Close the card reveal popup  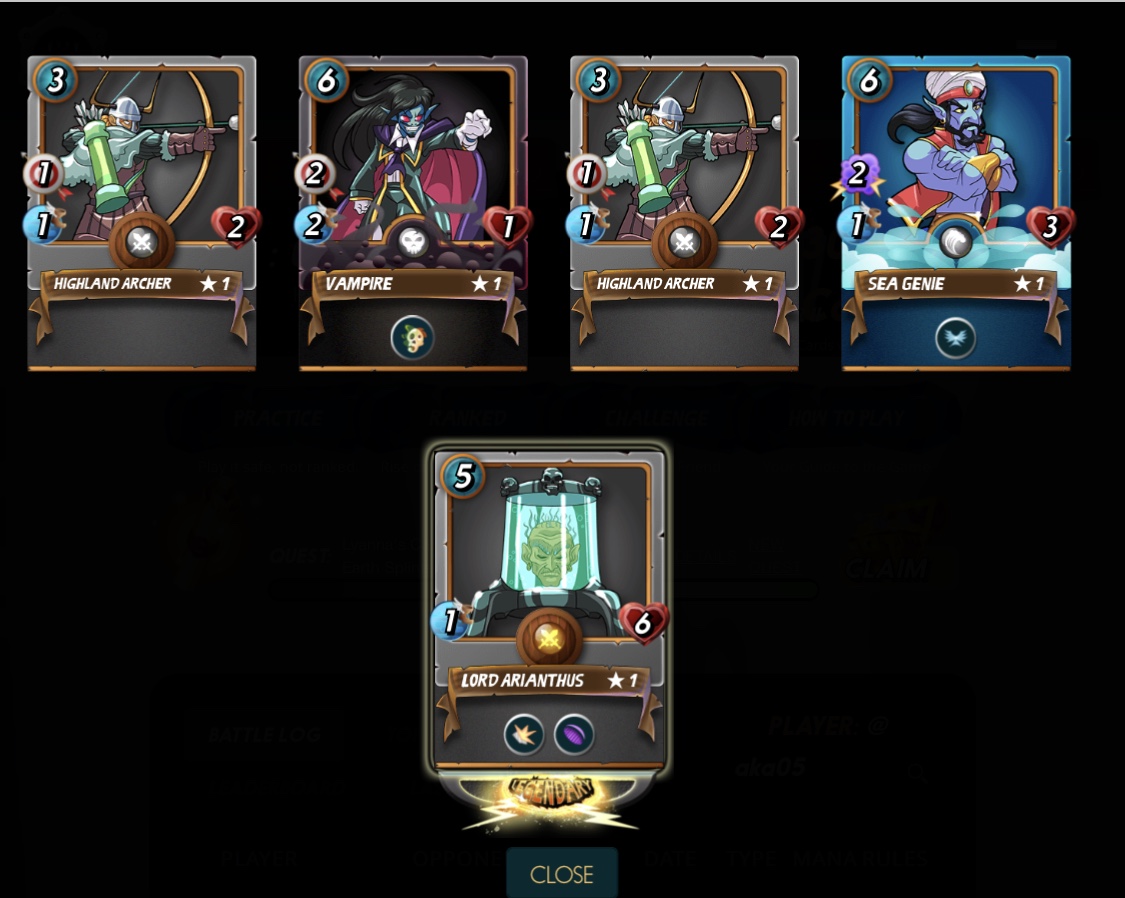pos(561,874)
